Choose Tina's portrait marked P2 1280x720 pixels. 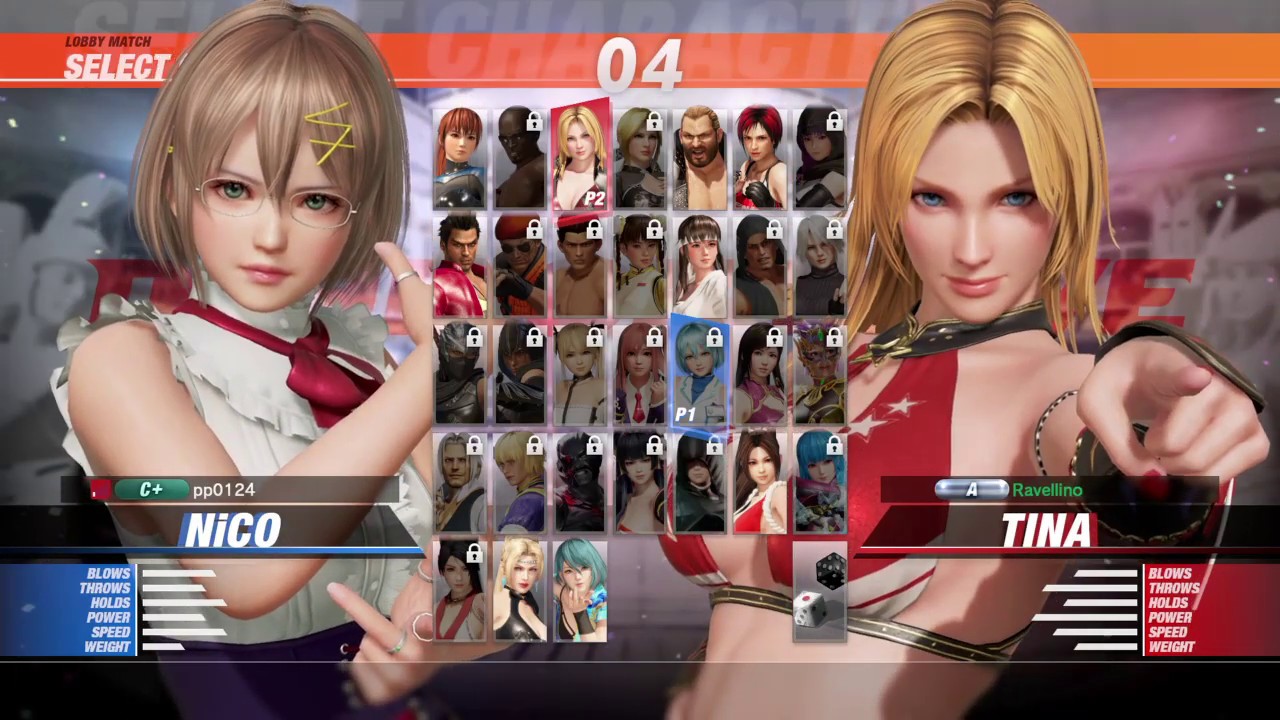point(580,156)
